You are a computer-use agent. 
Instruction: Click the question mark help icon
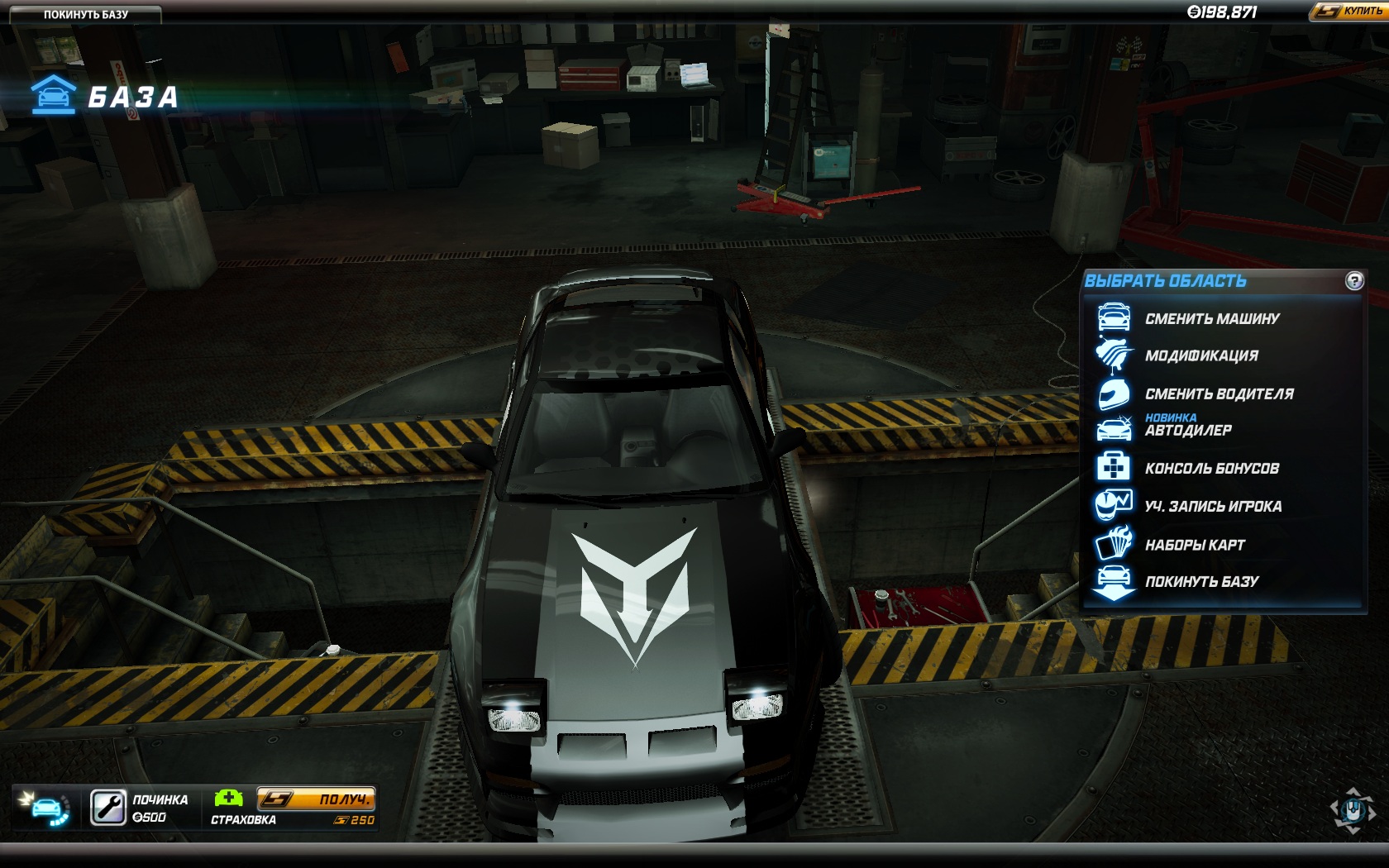pos(1353,281)
